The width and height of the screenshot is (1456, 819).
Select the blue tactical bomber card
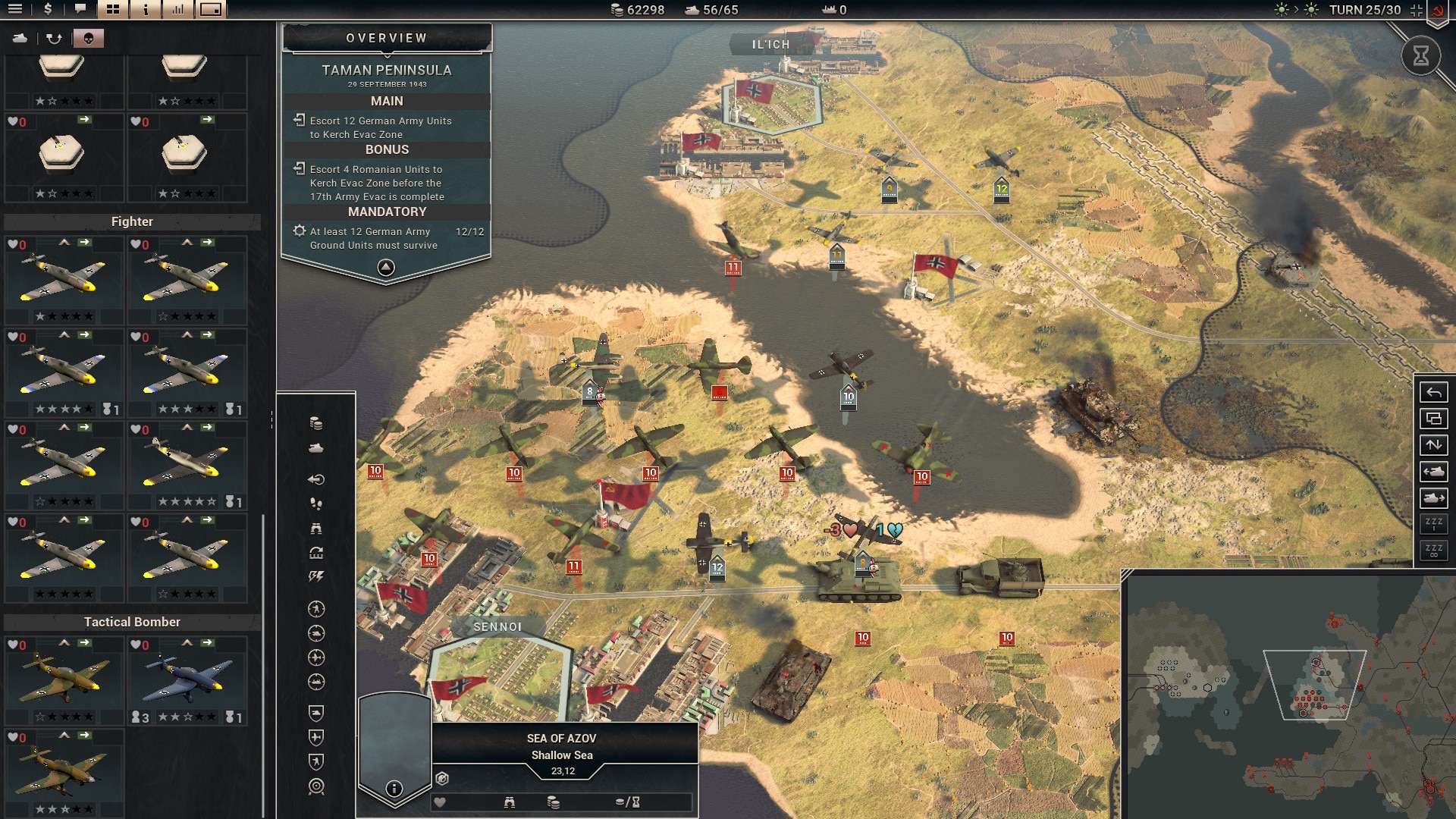187,680
